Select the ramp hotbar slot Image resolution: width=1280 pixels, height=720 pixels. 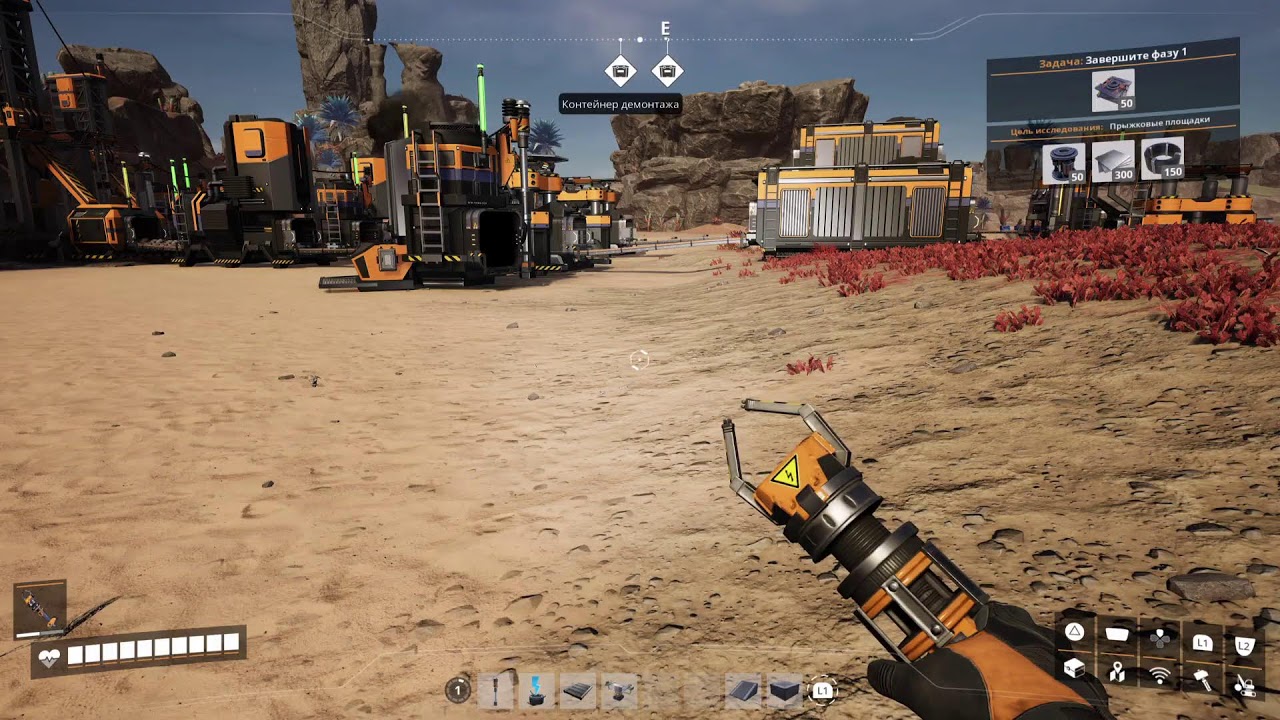[x=742, y=690]
